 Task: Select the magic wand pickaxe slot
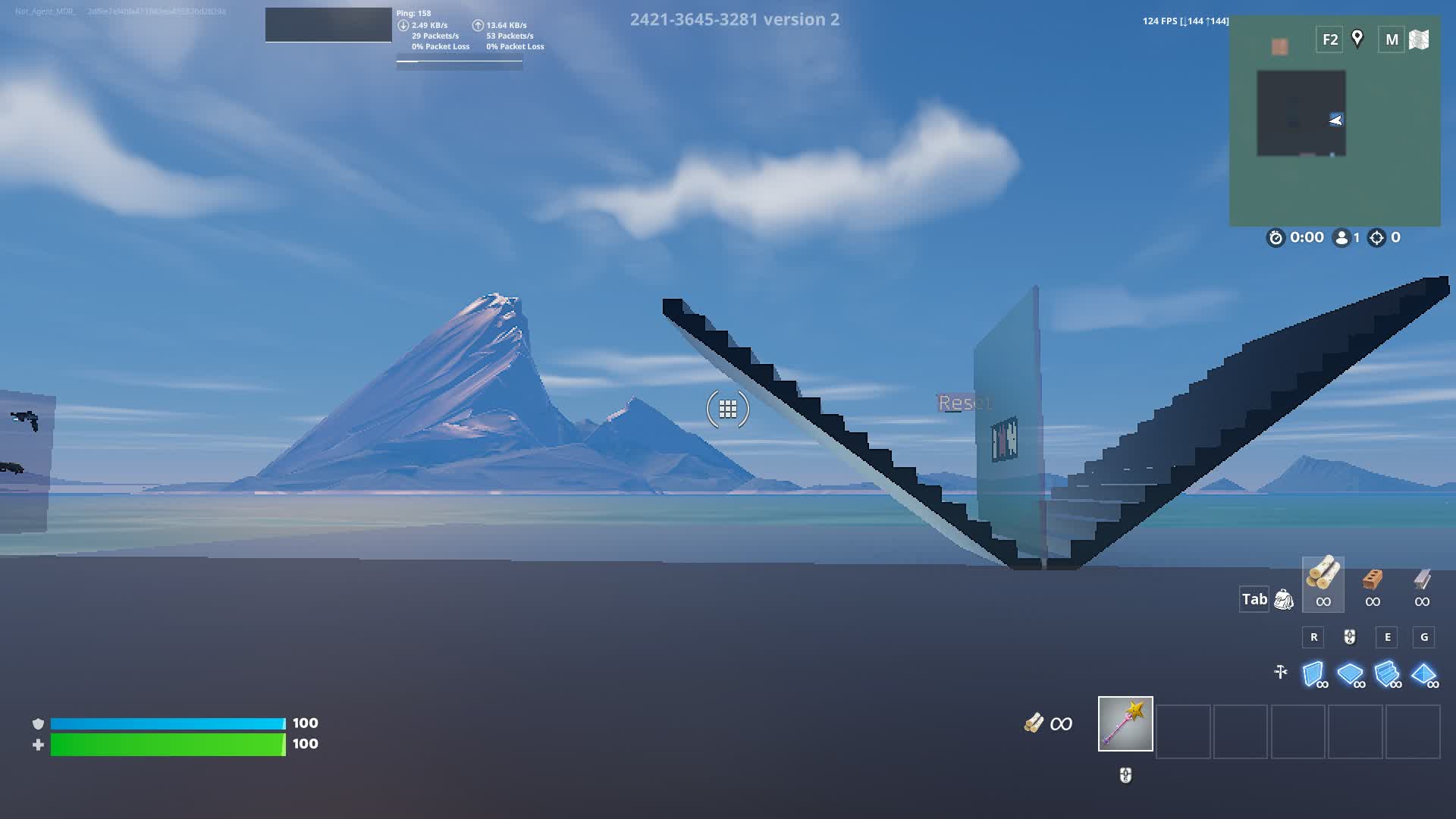point(1125,724)
